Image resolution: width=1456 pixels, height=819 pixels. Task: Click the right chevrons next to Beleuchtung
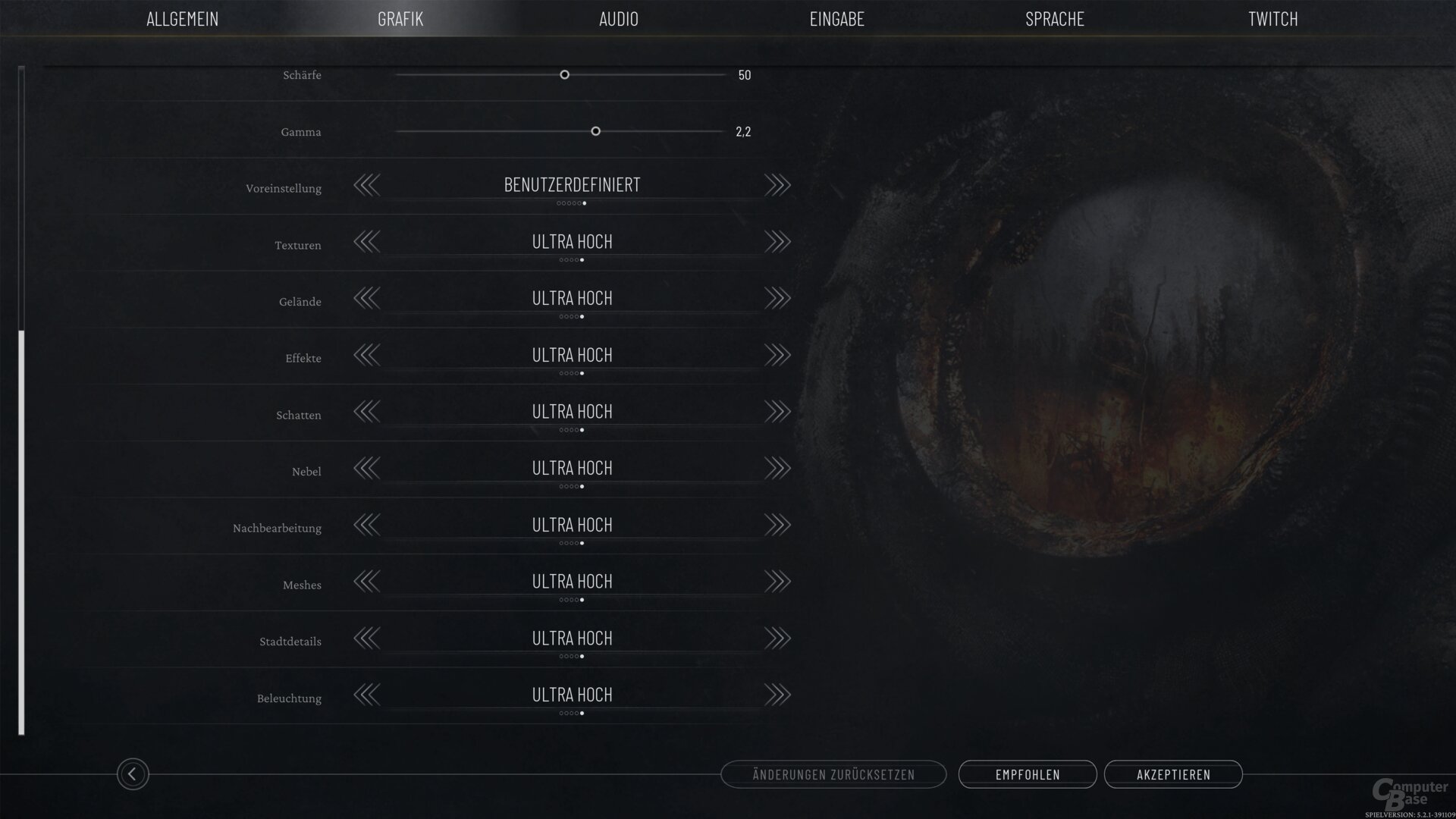[x=777, y=695]
